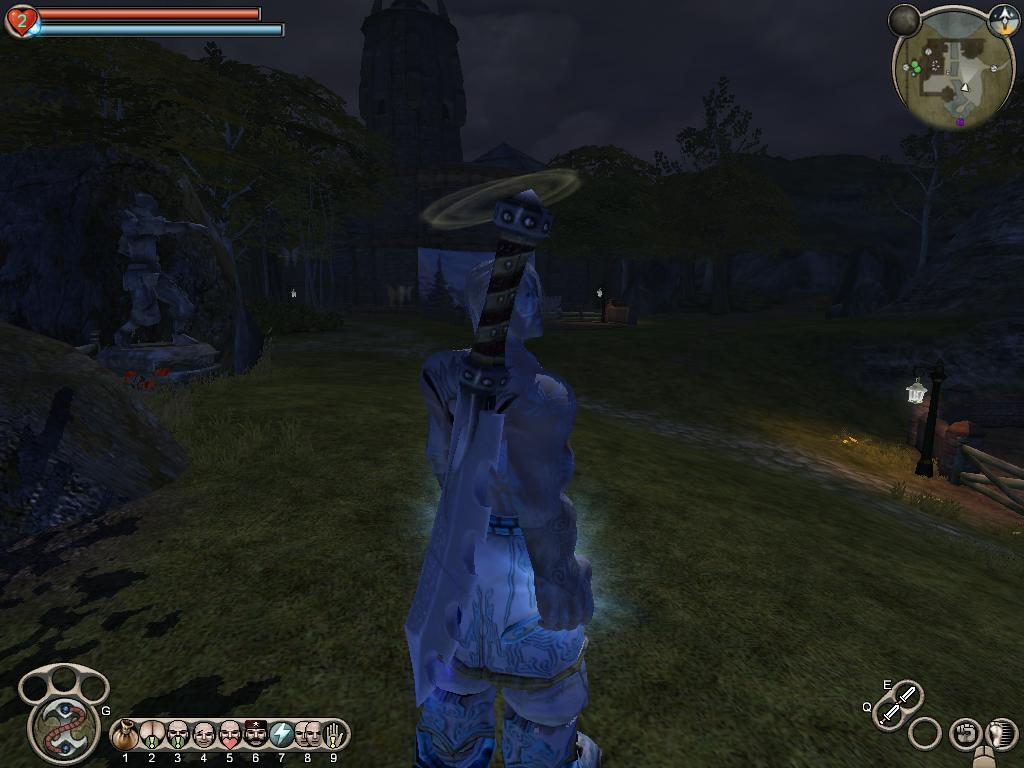Image resolution: width=1024 pixels, height=768 pixels.
Task: Cast the lightning bolt spell
Action: pyautogui.click(x=282, y=735)
